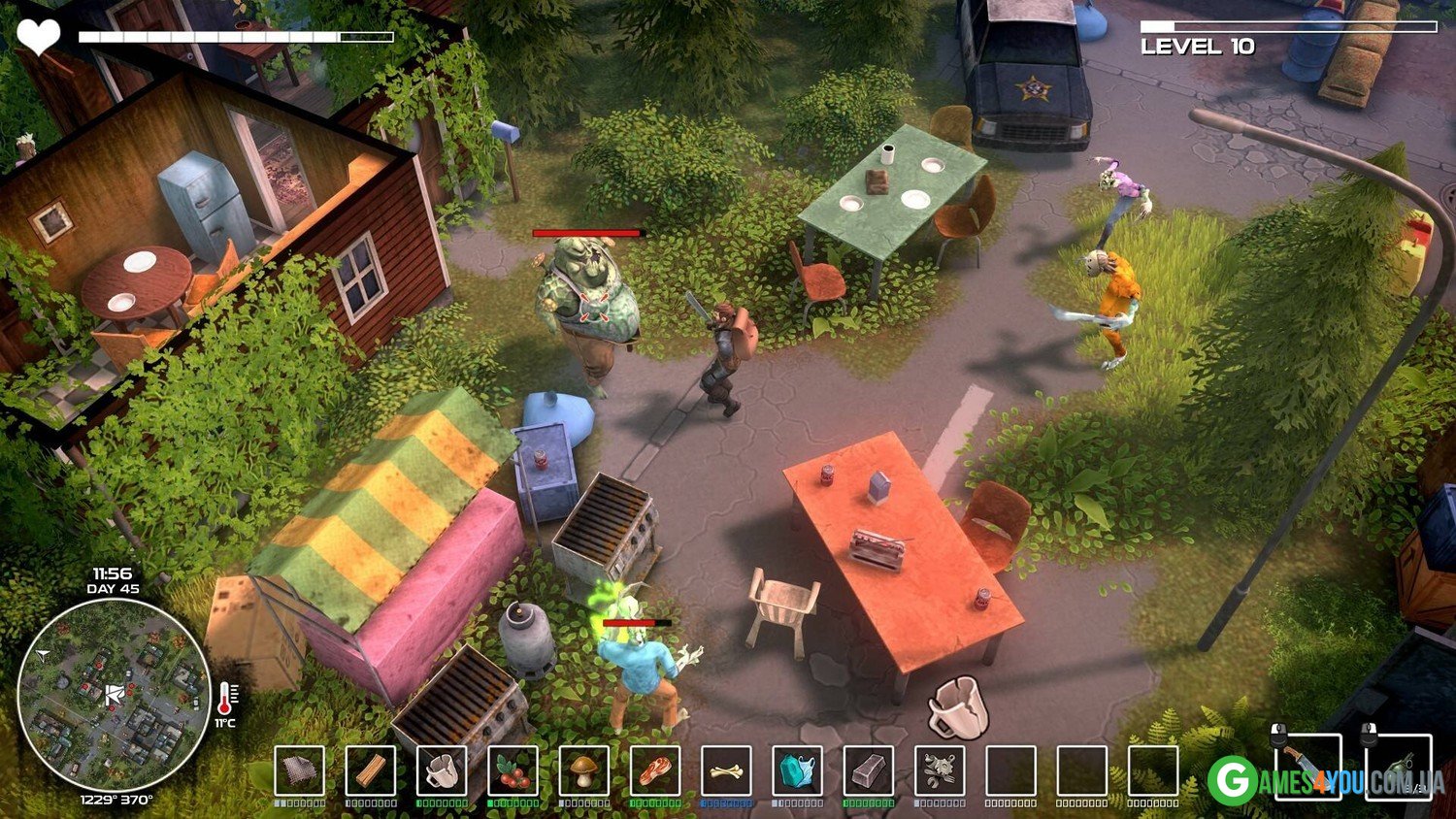Click the teal plastic bags slot
Screen dimensions: 1456x819
(x=797, y=771)
